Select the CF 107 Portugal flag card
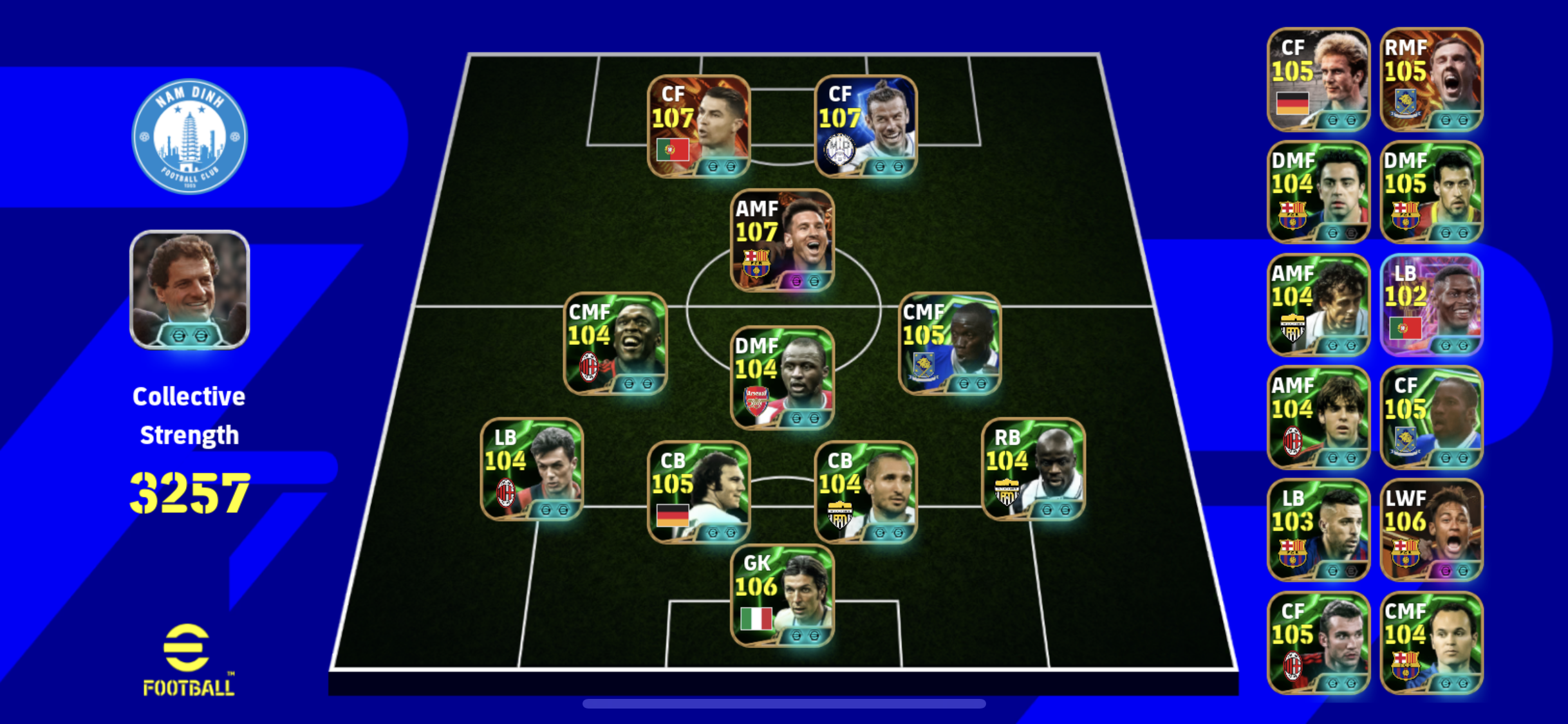1568x724 pixels. (699, 126)
